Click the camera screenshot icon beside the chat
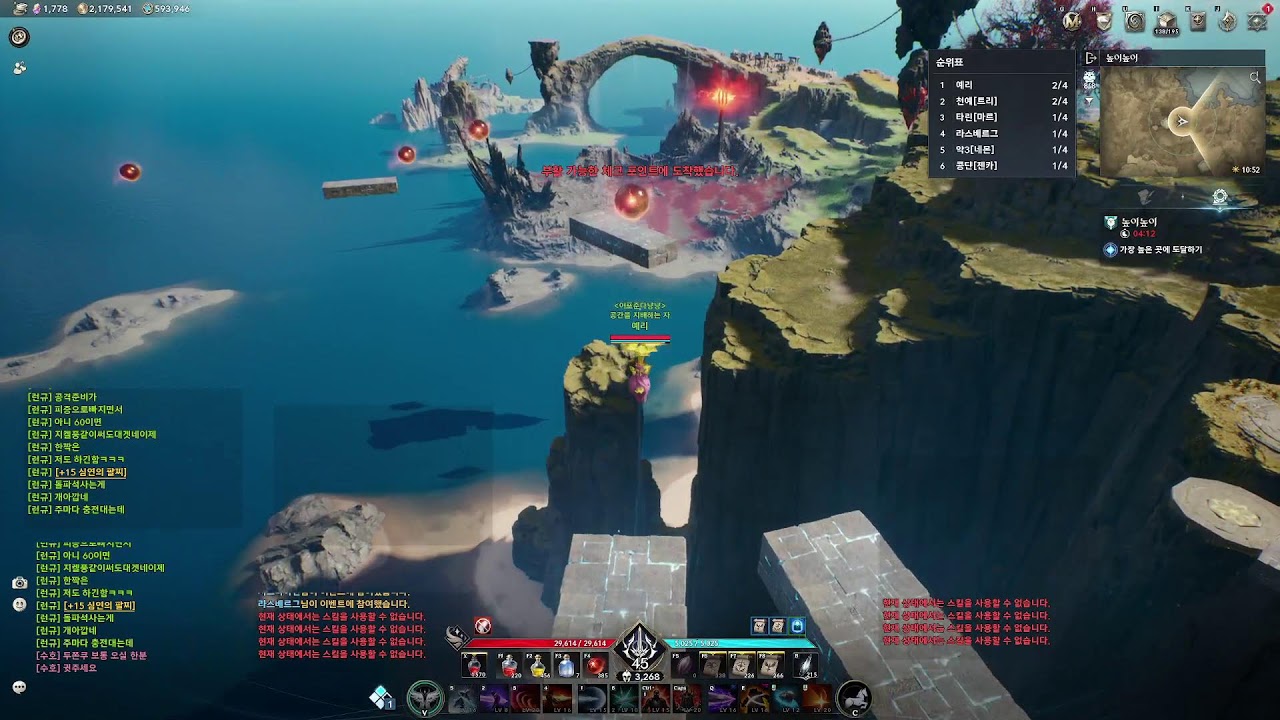The height and width of the screenshot is (720, 1280). (x=19, y=582)
